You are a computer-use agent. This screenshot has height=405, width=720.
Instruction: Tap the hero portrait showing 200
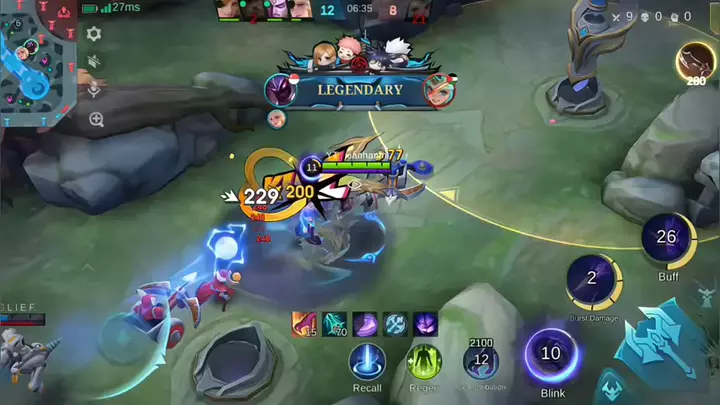click(696, 61)
